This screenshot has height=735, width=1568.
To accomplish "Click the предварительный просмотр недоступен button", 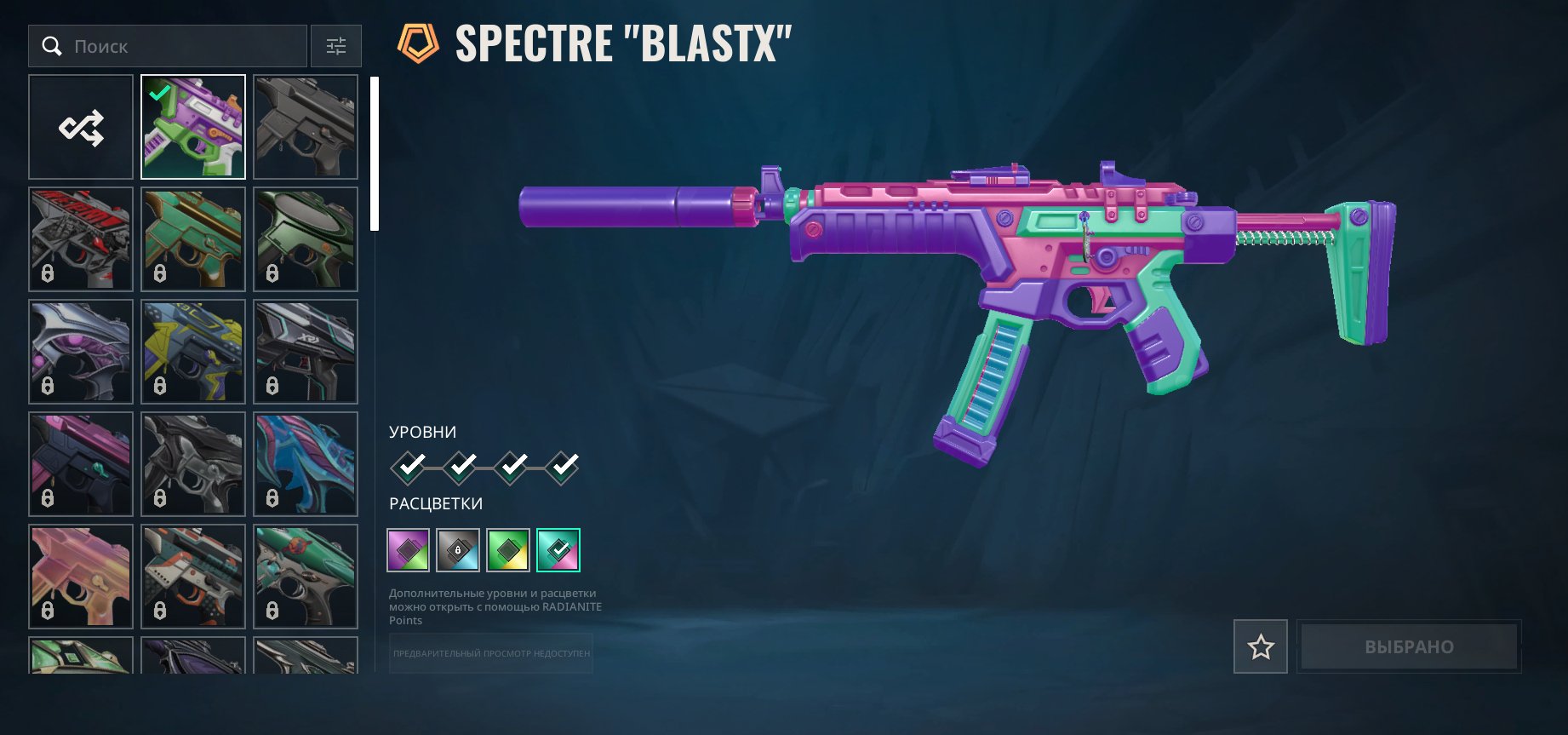I will tap(490, 654).
